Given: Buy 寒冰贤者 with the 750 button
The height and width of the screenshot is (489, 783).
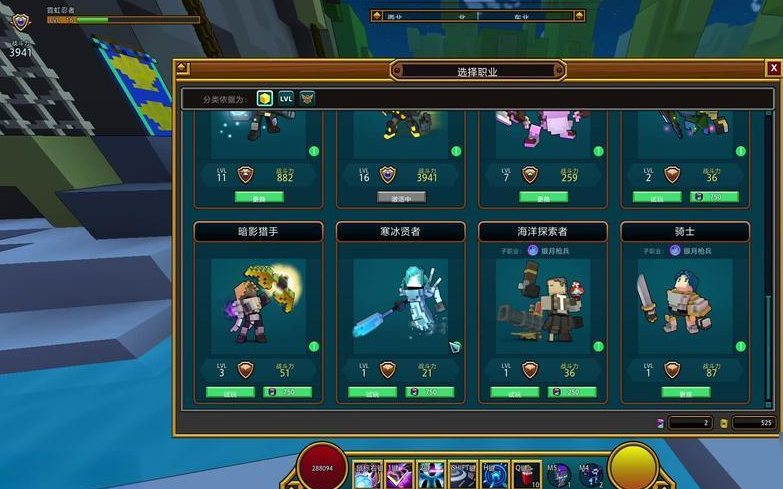Looking at the screenshot, I should [429, 393].
